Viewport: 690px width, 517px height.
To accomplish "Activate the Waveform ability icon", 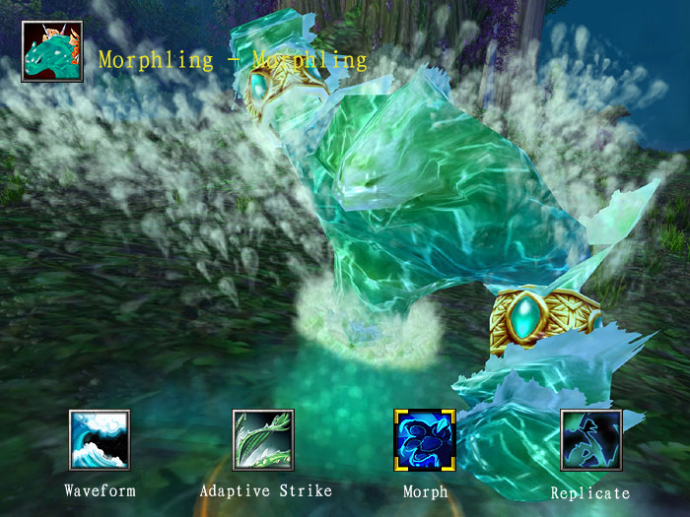I will tap(99, 440).
